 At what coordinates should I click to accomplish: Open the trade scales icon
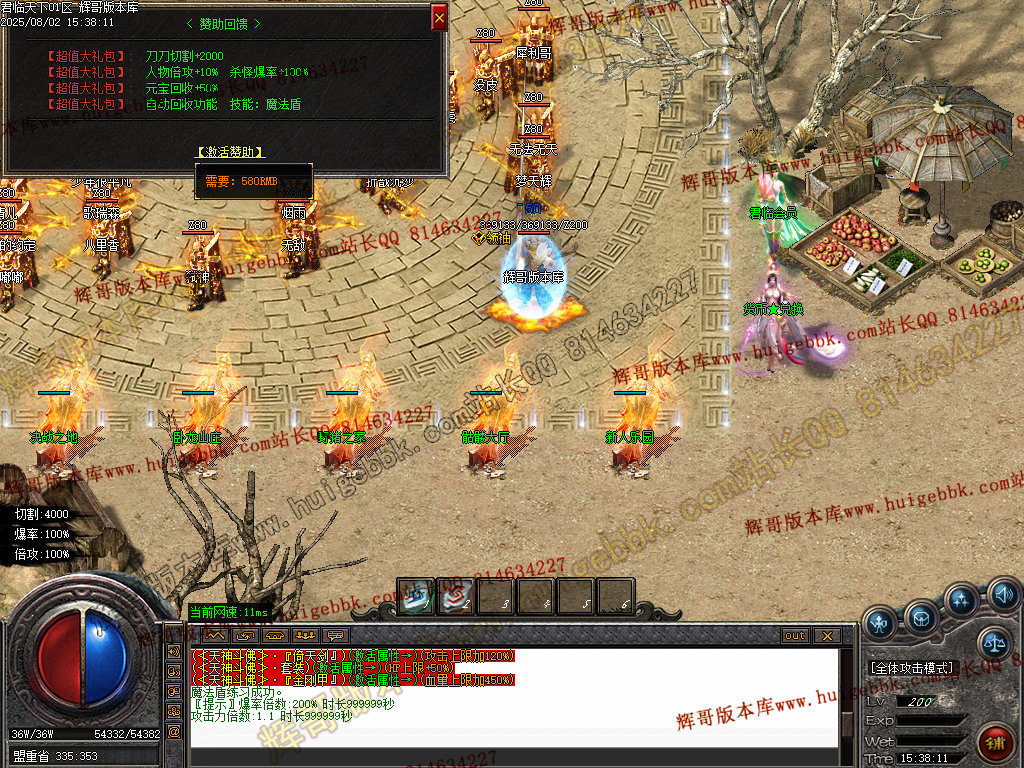[995, 642]
